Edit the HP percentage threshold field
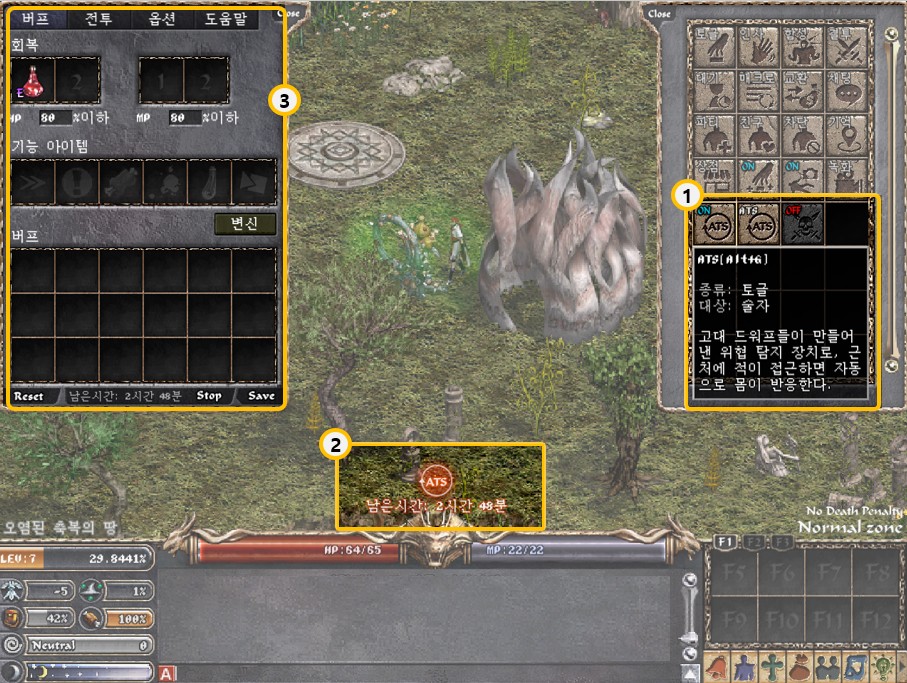Screen dimensions: 907x683 [51, 118]
